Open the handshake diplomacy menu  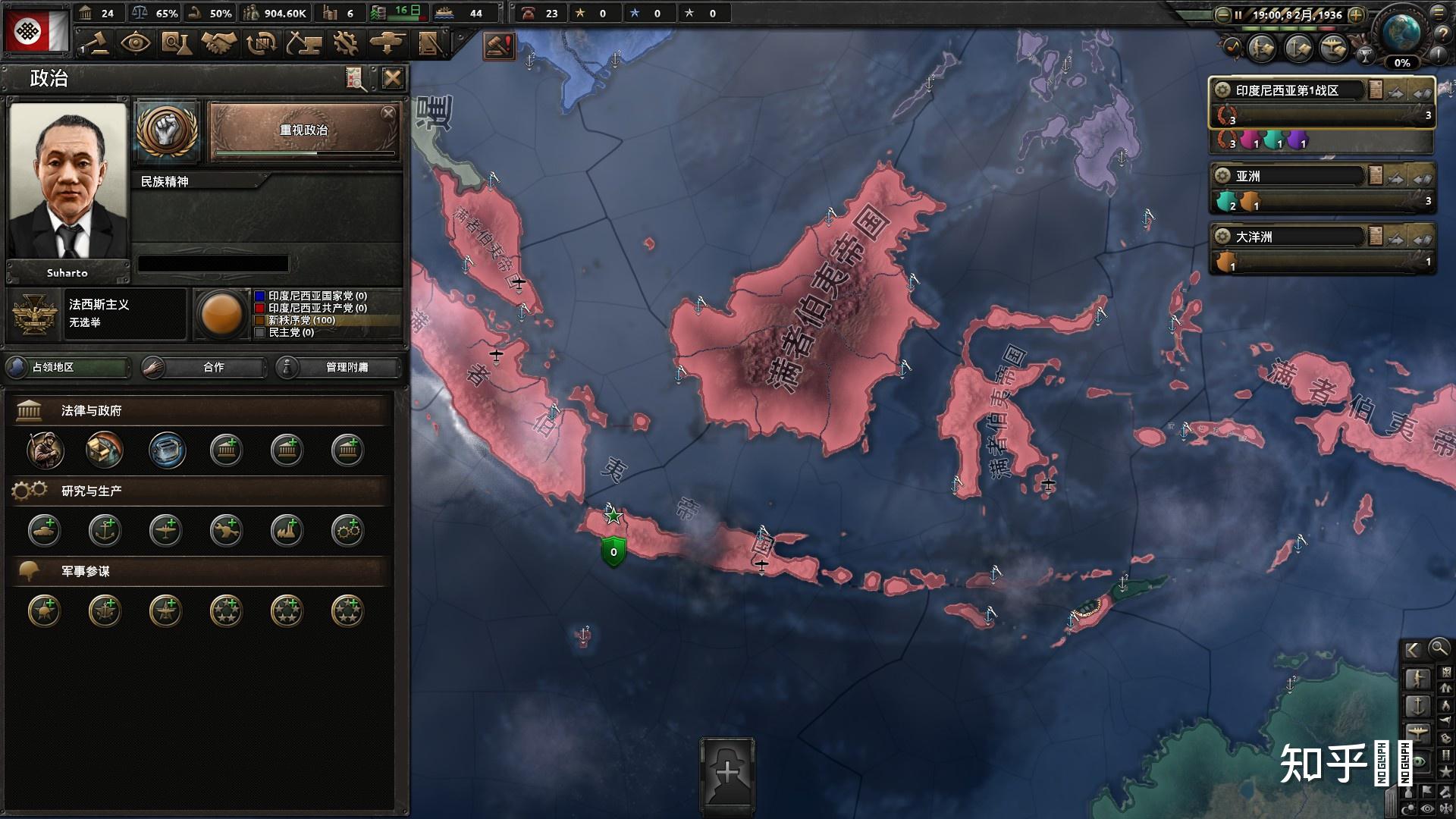218,43
